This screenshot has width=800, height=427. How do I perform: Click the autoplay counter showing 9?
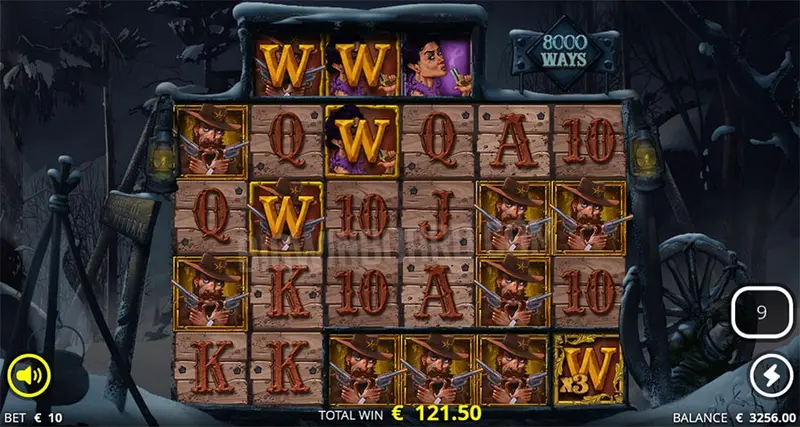tap(761, 313)
